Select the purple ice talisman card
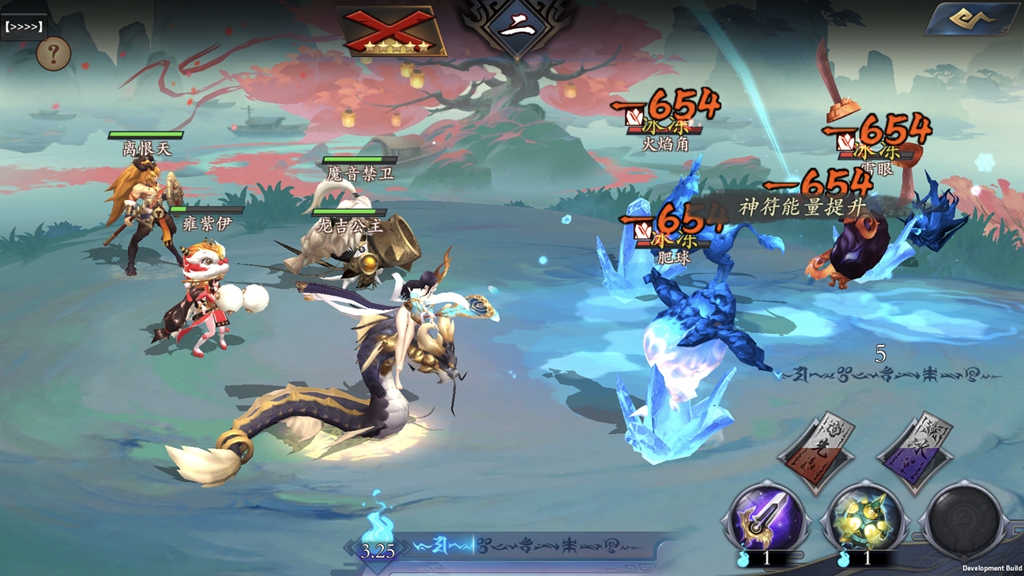The height and width of the screenshot is (576, 1024). 915,452
